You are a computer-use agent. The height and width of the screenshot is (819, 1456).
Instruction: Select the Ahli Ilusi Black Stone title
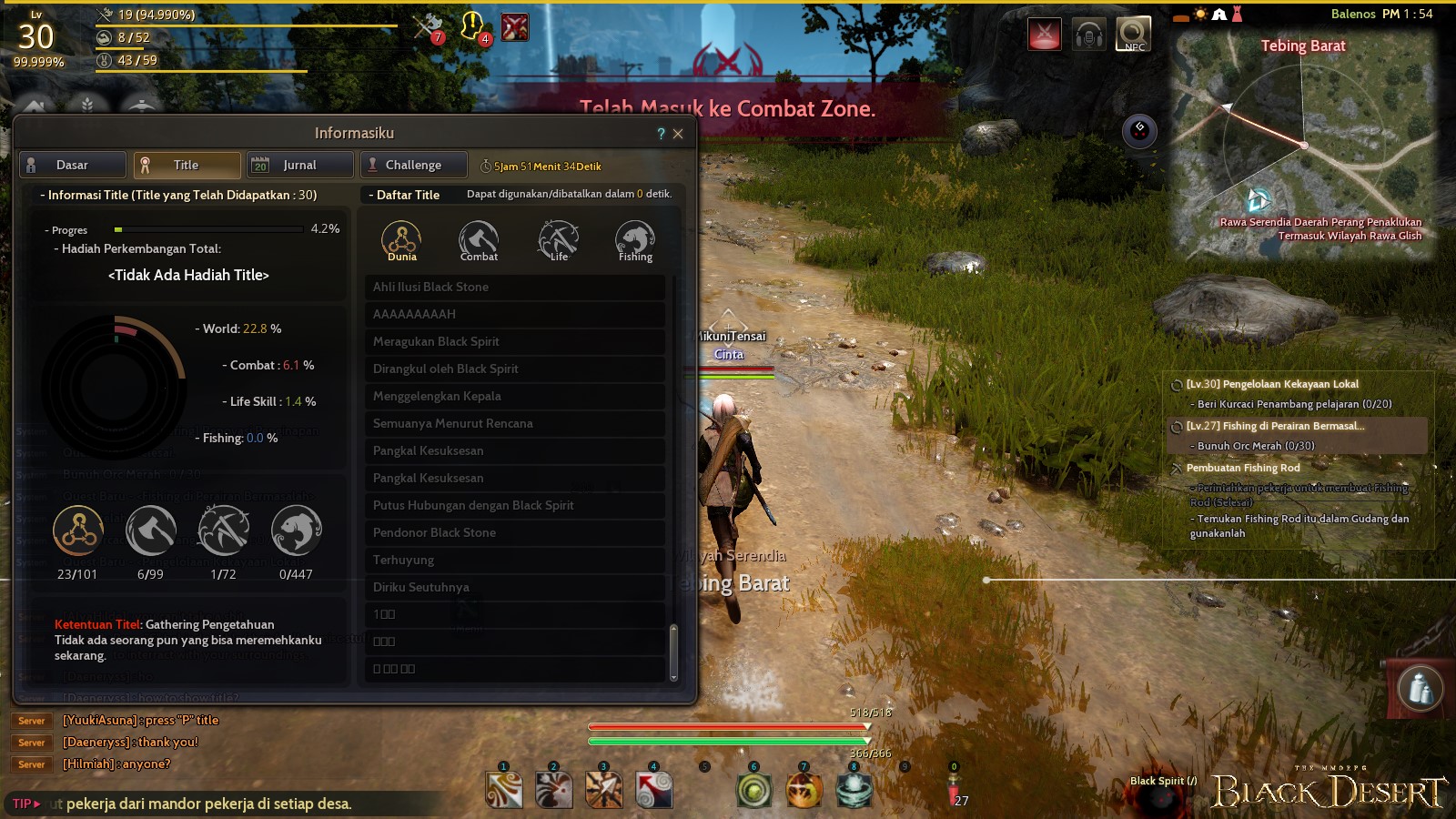tap(515, 287)
